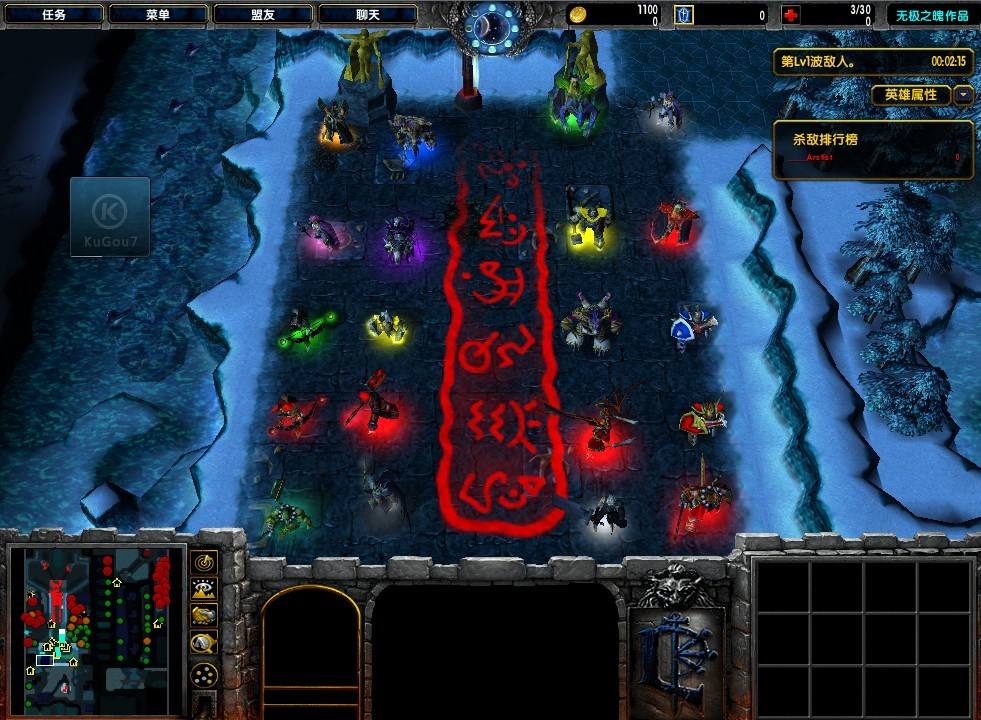
Task: Click the 英雄属性 hero attributes button
Action: coord(911,95)
